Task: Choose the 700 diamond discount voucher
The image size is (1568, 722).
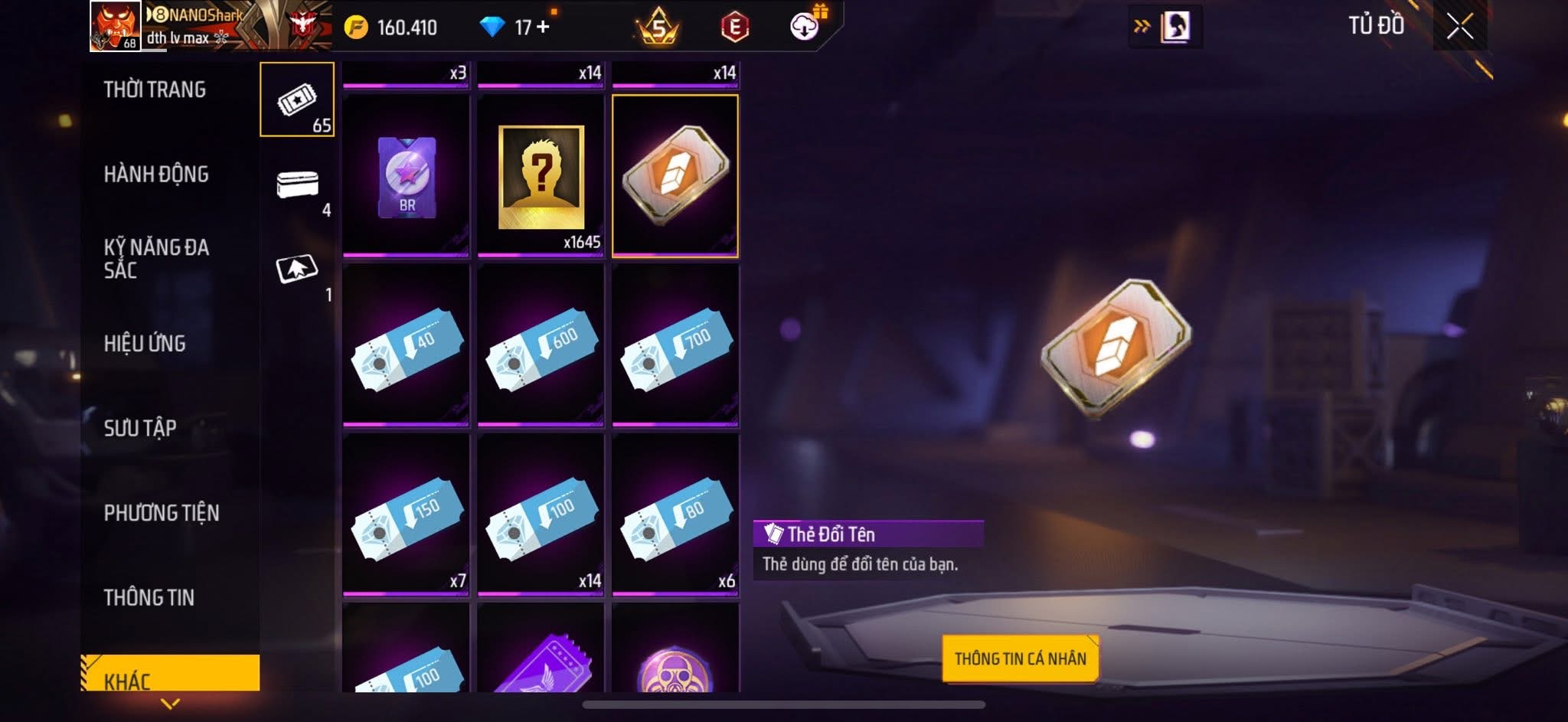Action: click(675, 346)
